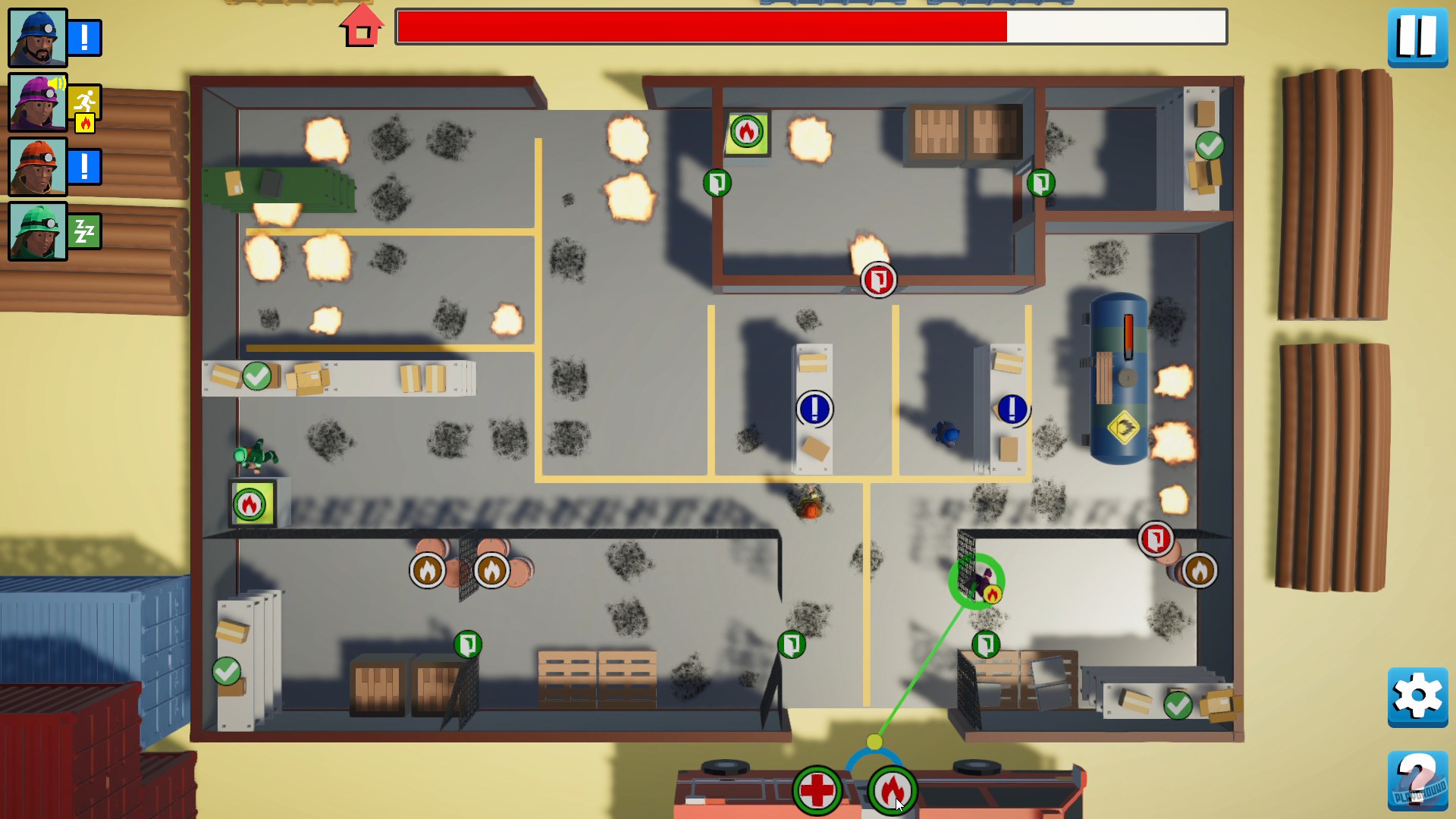Click the red door marker inside the building
This screenshot has height=819, width=1456.
pos(878,279)
